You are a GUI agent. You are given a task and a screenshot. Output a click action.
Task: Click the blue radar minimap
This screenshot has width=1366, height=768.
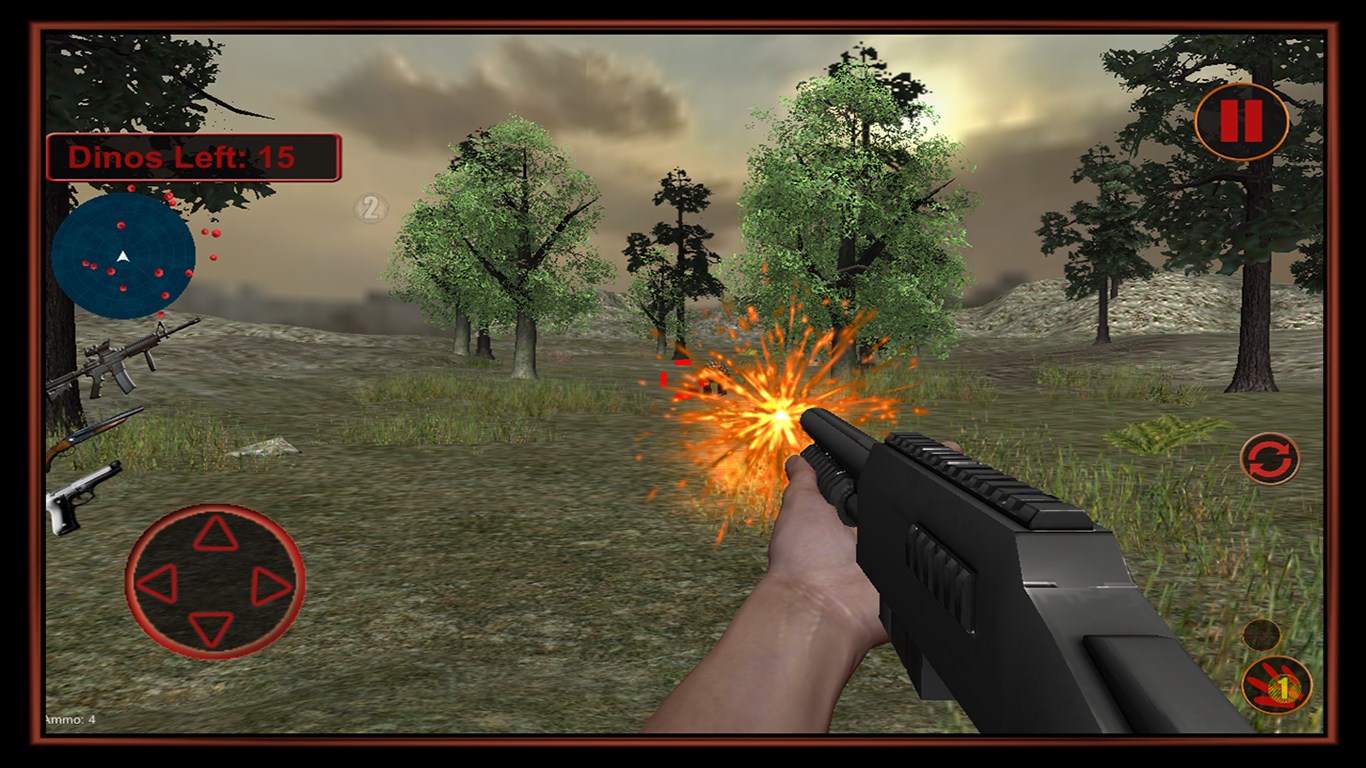[x=123, y=256]
